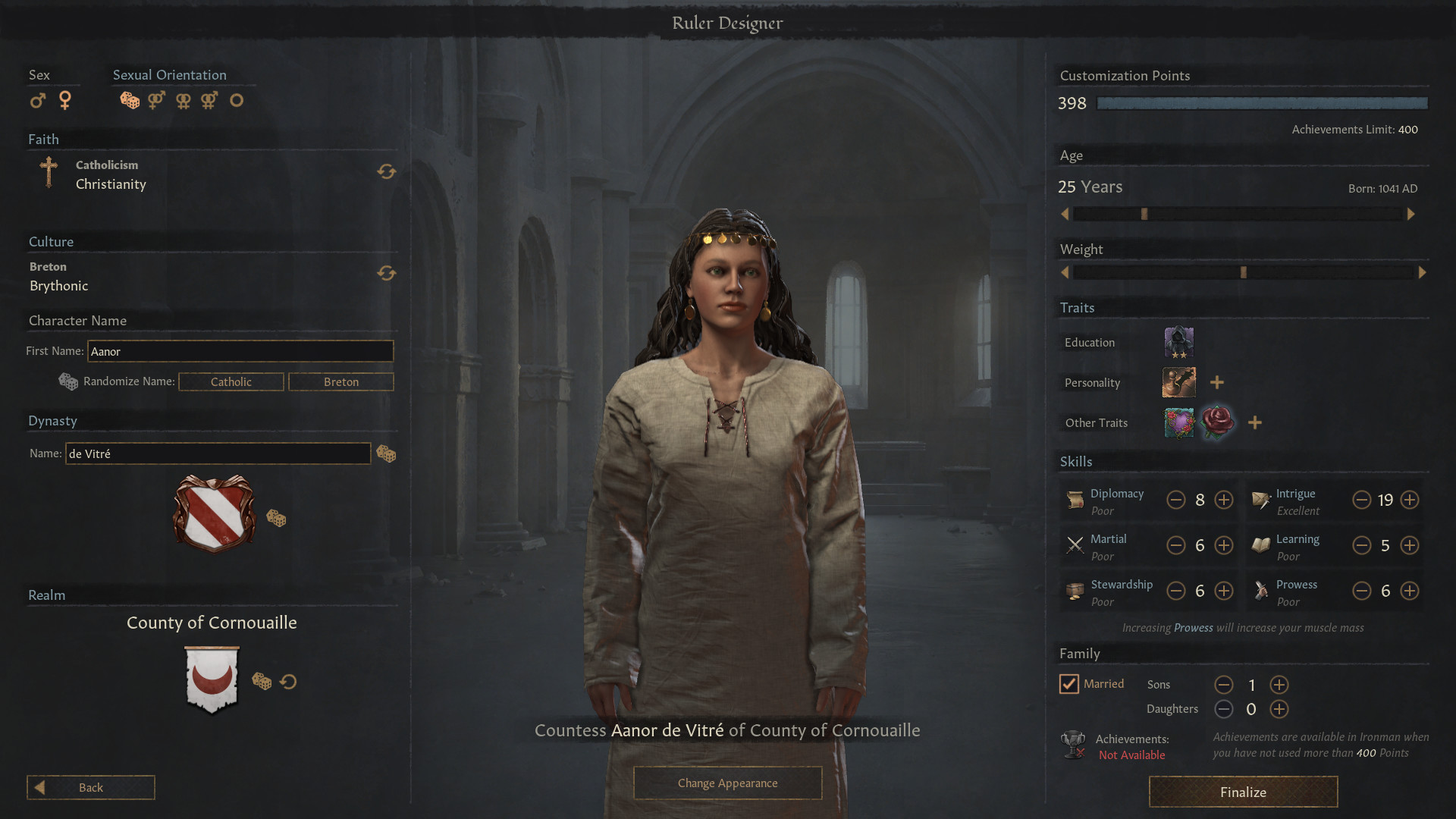Randomize the Sexual Orientation with dice

pos(129,100)
